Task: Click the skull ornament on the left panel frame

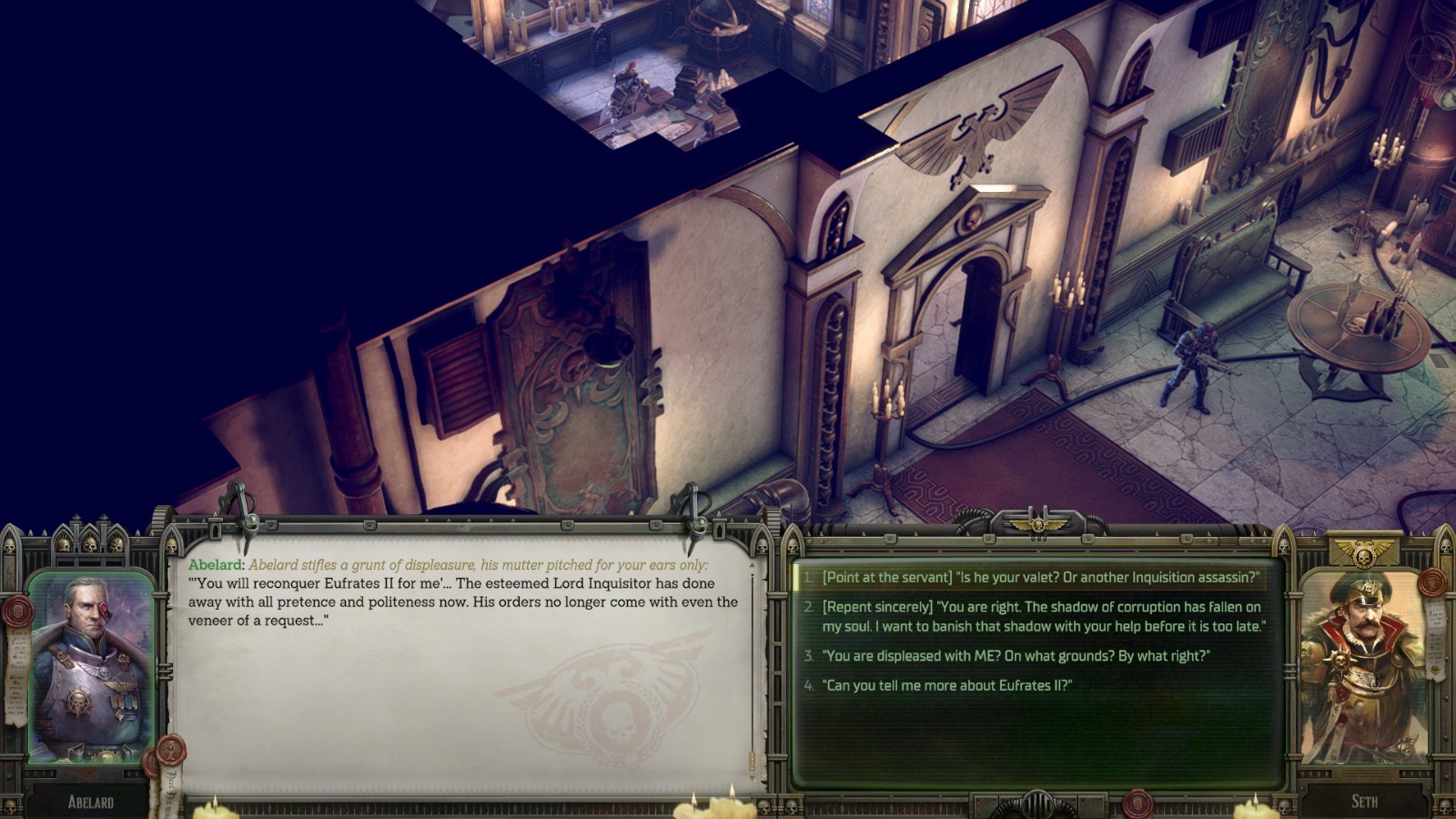Action: 10,546
